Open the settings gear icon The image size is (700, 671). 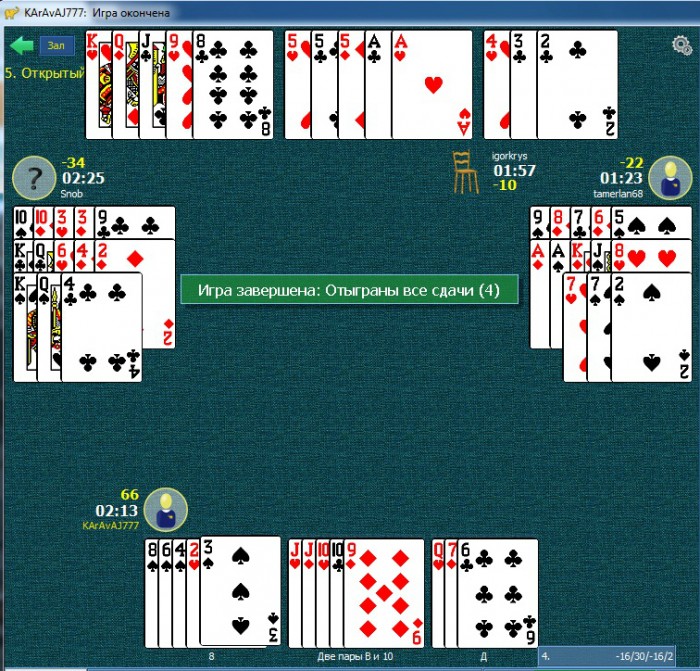tap(682, 45)
